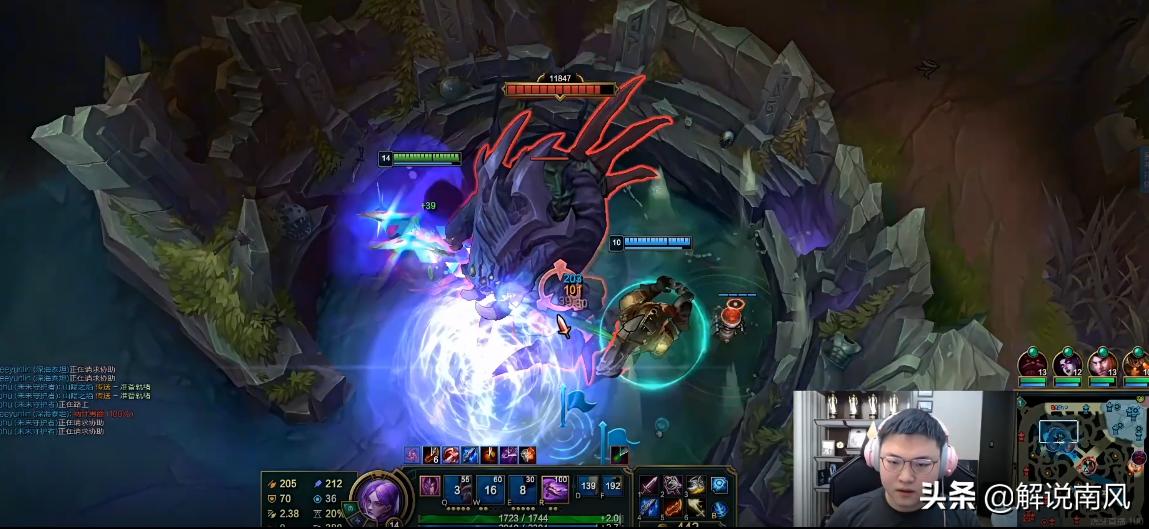Click the champion passive icon beside Q
Image resolution: width=1149 pixels, height=529 pixels.
pos(429,486)
